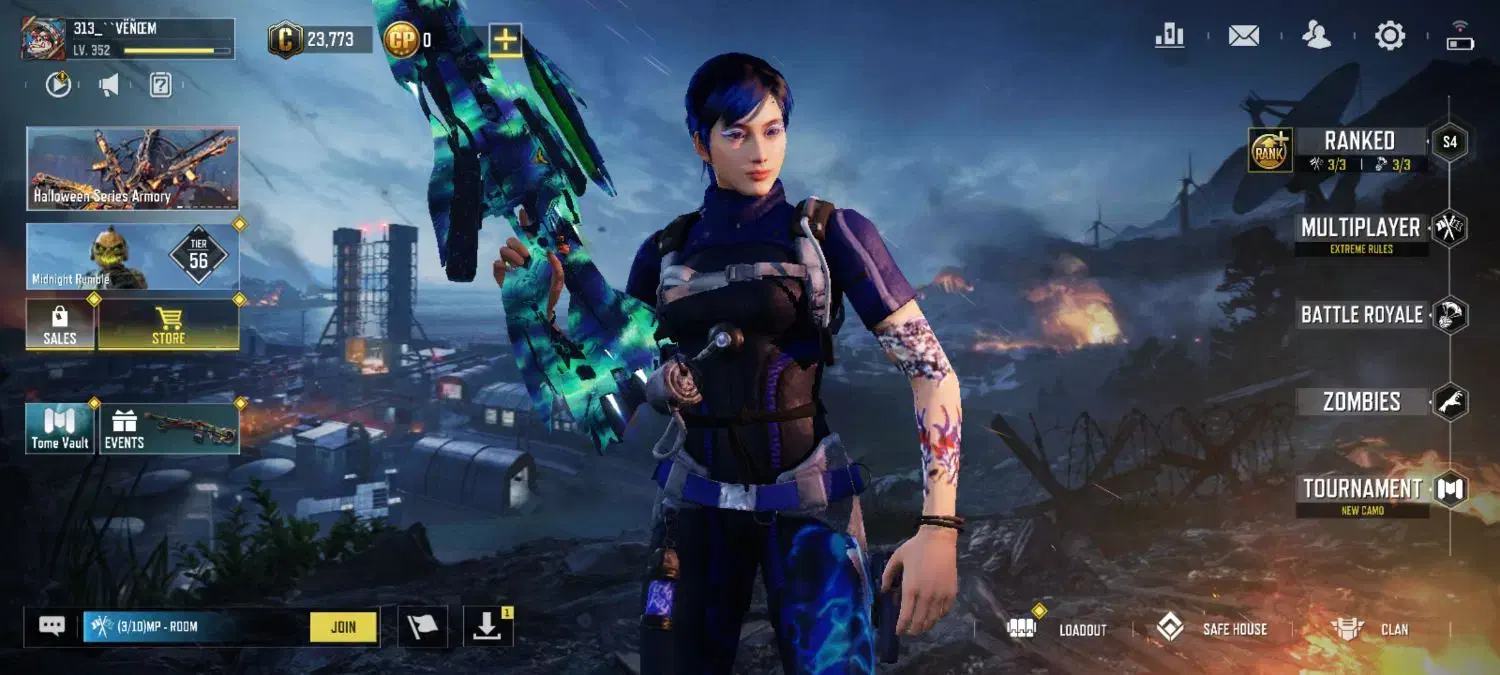Add CP with the plus button

coord(505,40)
